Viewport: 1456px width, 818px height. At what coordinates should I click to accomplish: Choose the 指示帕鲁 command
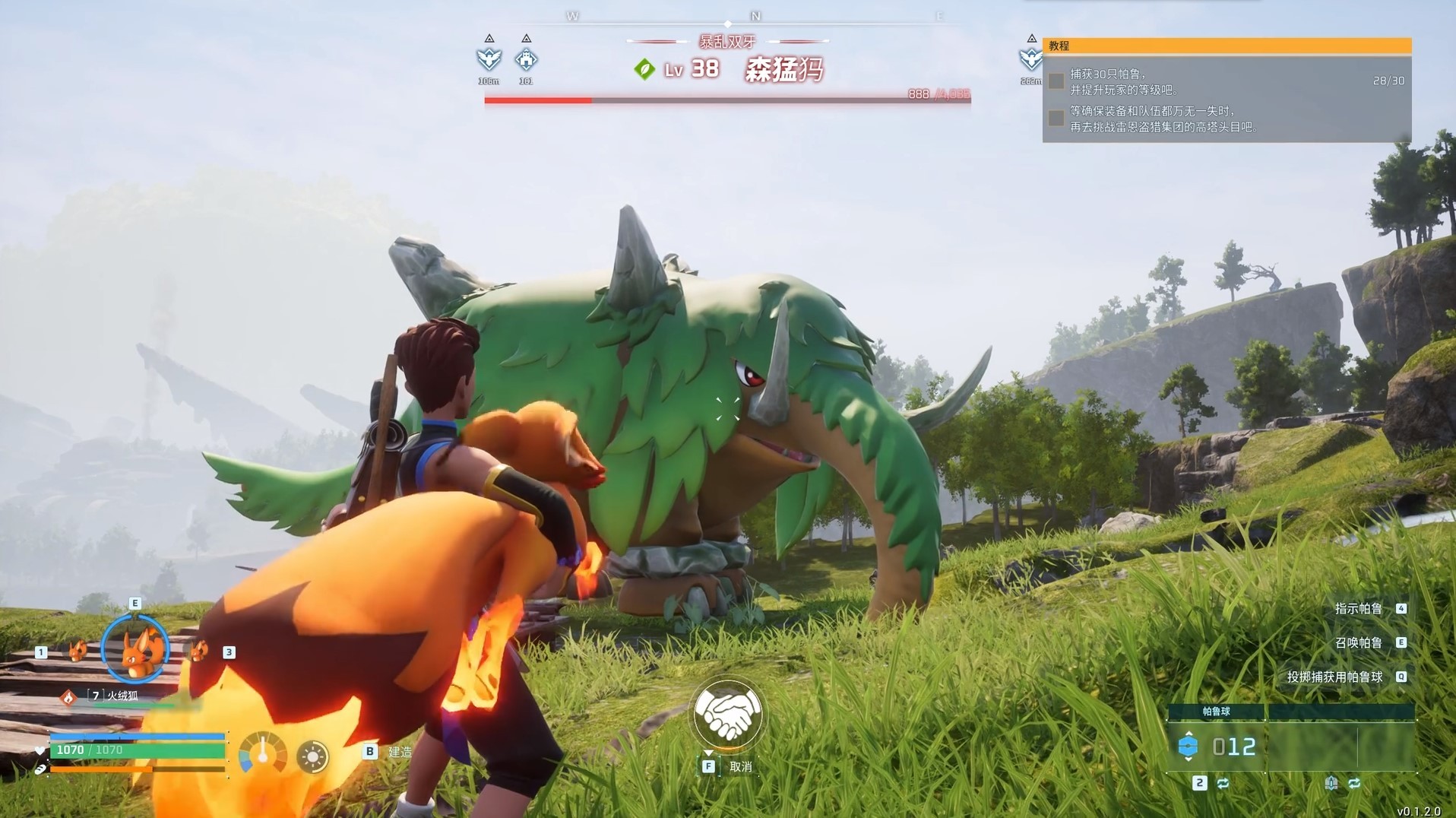click(1359, 608)
